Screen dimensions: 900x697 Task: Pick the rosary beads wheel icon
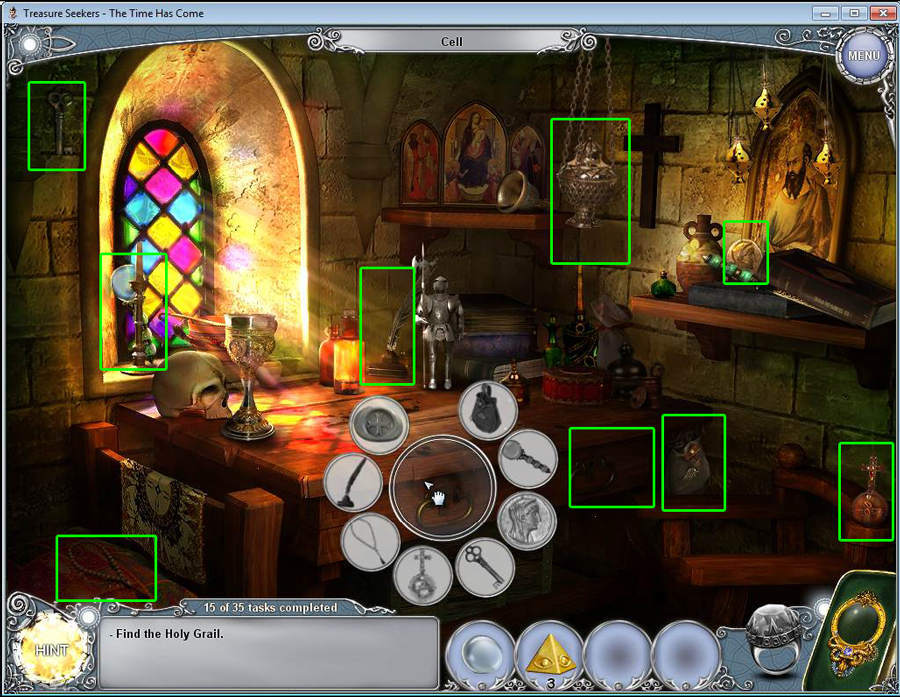pyautogui.click(x=370, y=543)
